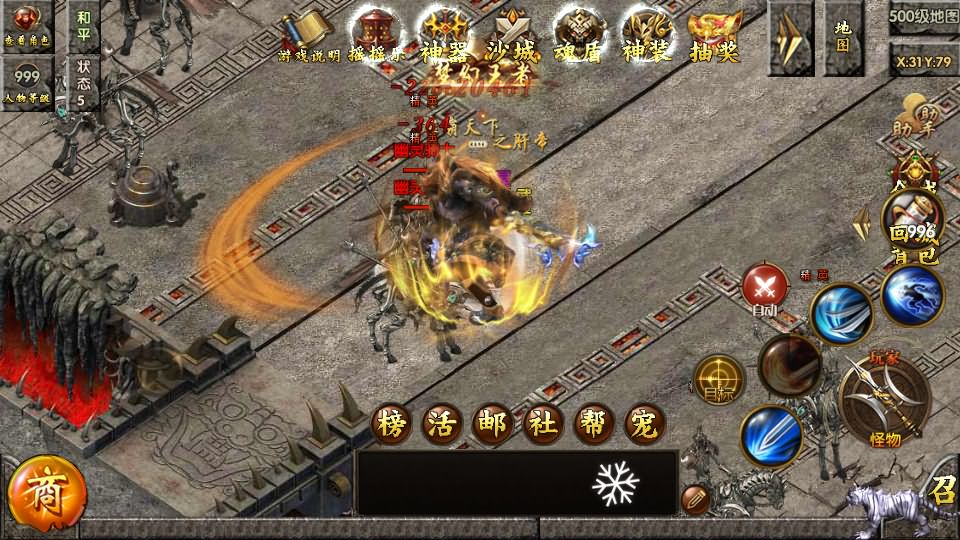Open the 查看角色 character view
Screen dimensions: 960x540
(27, 25)
